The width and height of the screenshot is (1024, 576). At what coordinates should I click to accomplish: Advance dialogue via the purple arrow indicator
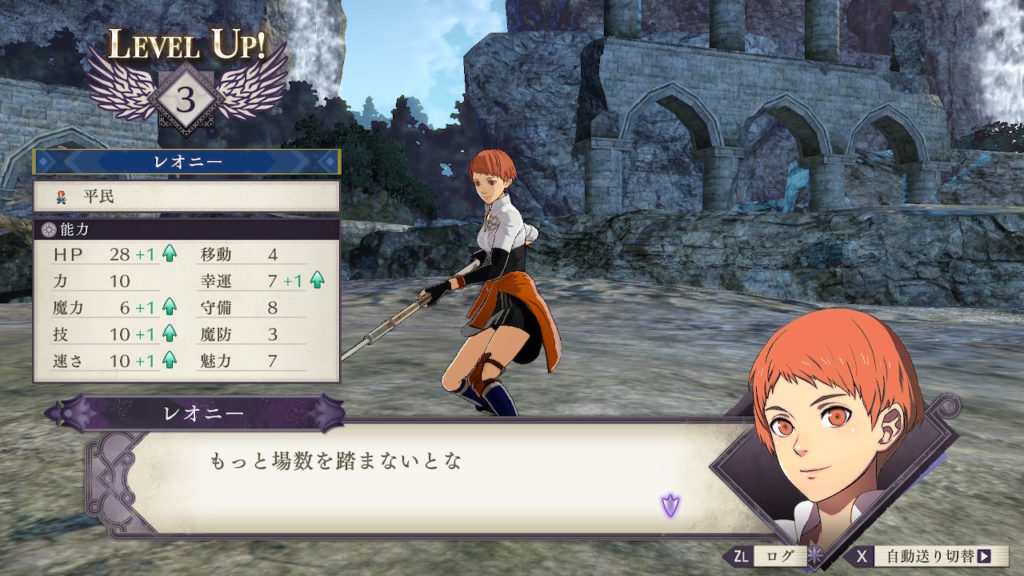pos(670,505)
